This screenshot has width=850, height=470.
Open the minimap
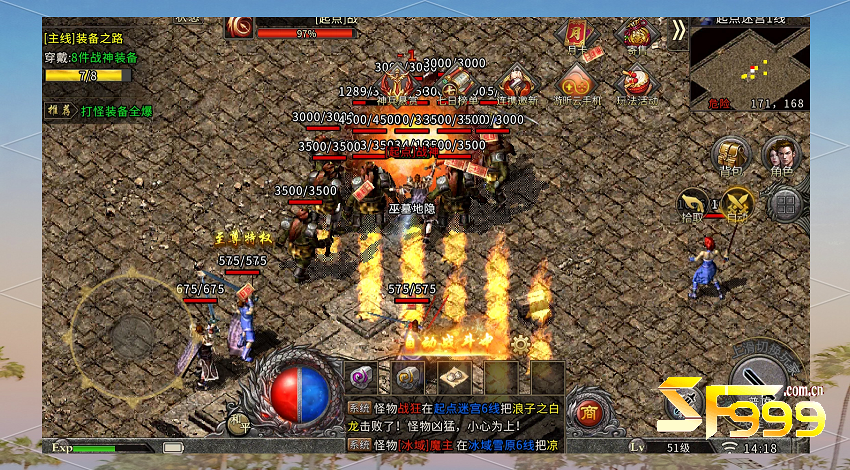(x=747, y=68)
